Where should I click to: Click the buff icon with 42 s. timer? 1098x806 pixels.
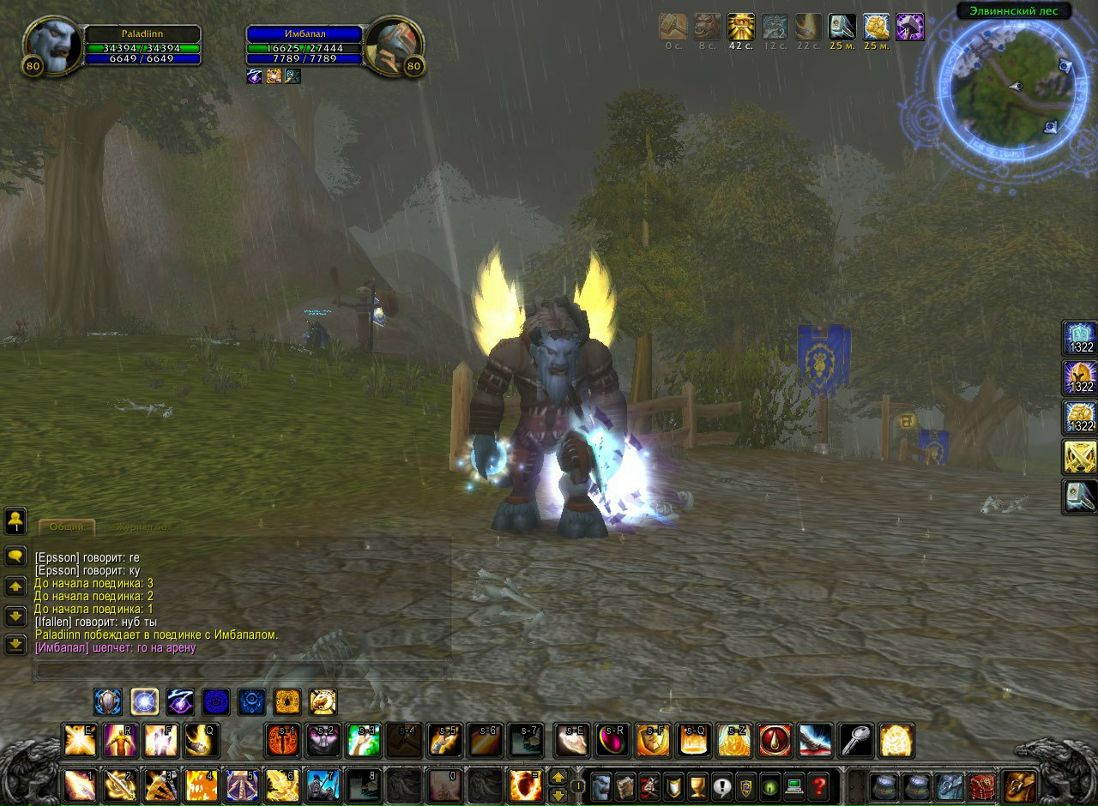click(741, 27)
